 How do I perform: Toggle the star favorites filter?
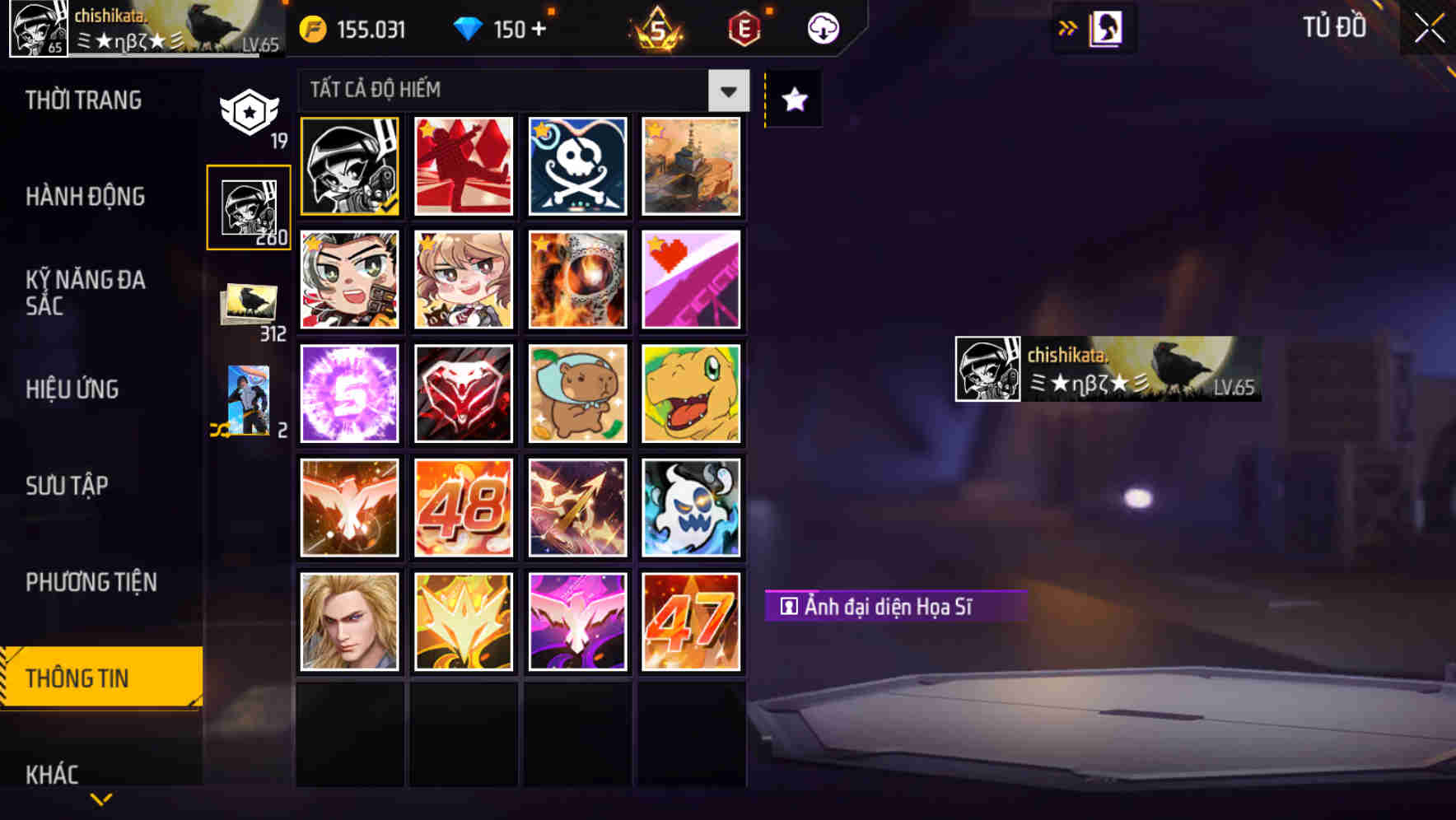[792, 100]
